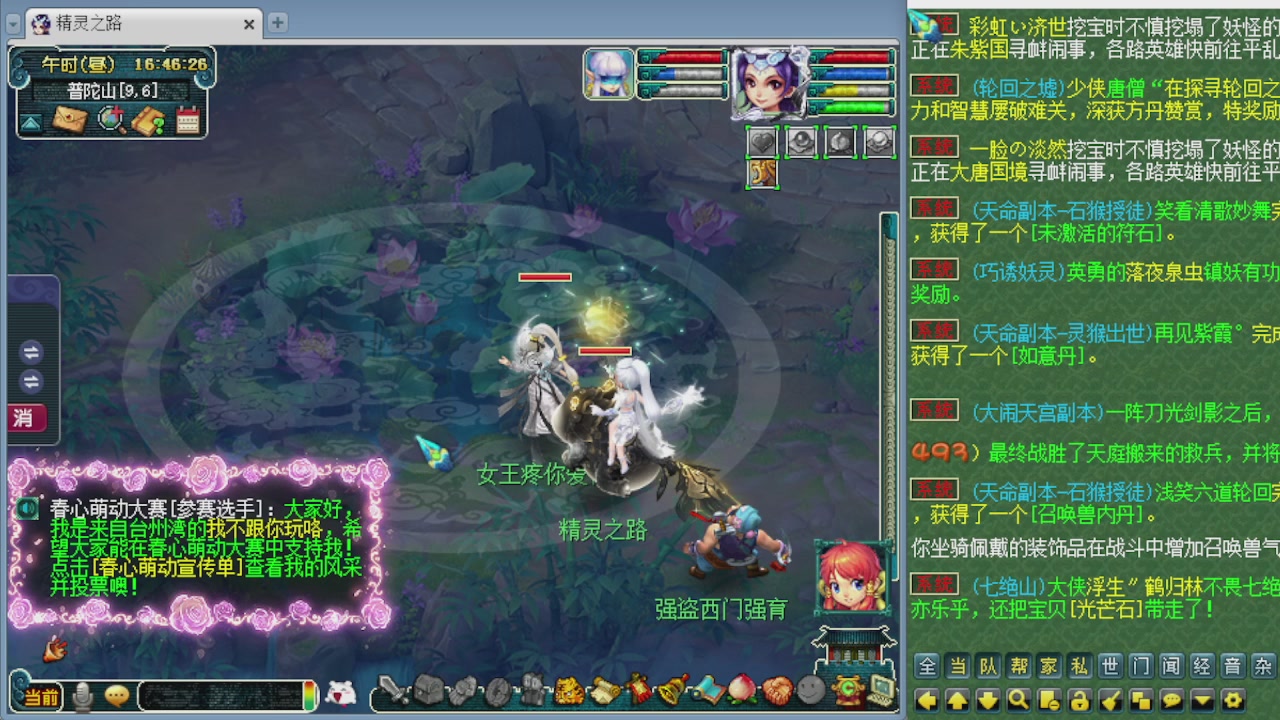Collapse the minimap panel with the arrow

[x=32, y=120]
